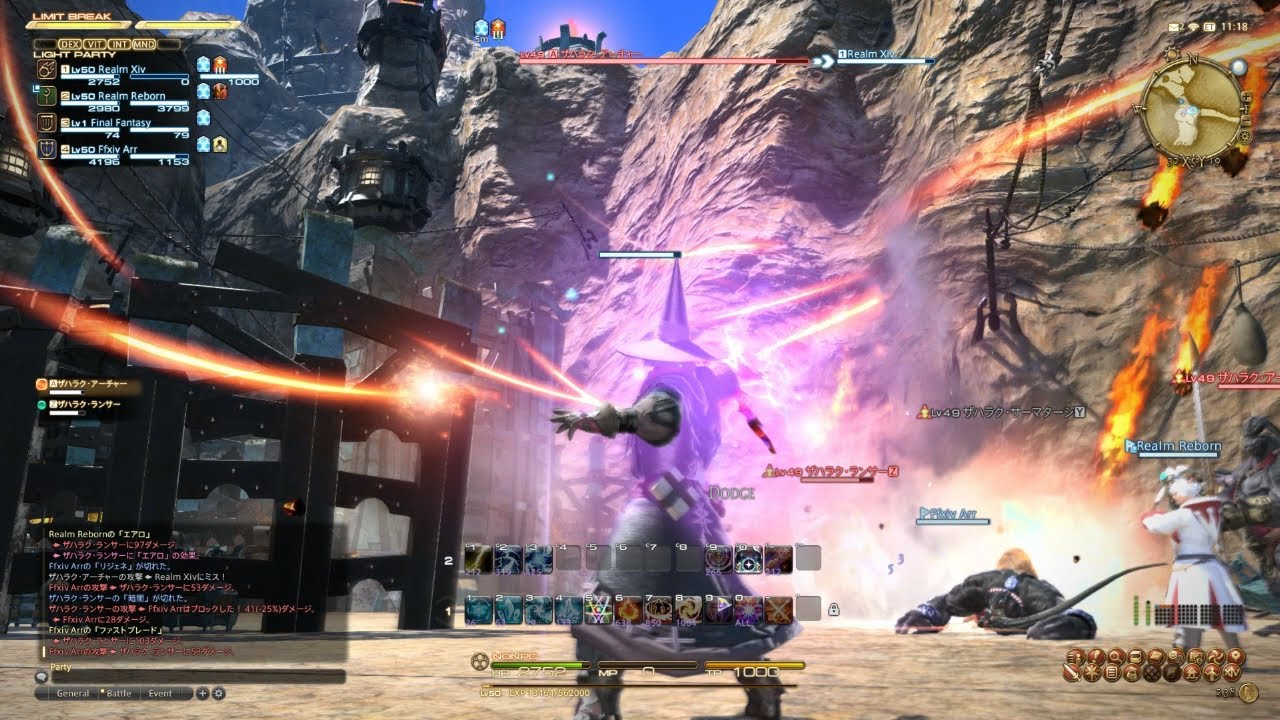Viewport: 1280px width, 720px height.
Task: Add a new chat tab with plus button
Action: tap(202, 693)
